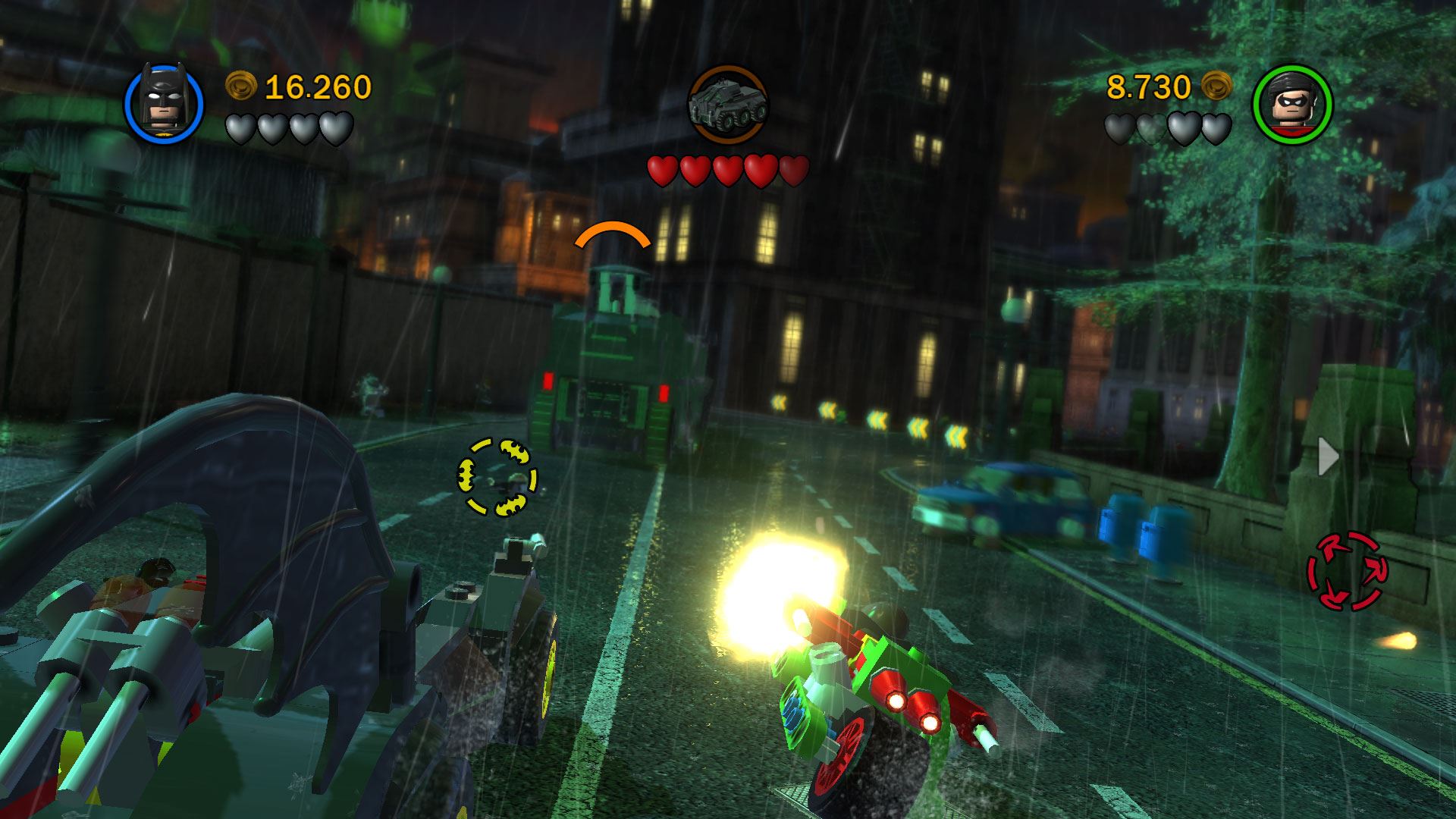Click the orange arc target marker
Screen dimensions: 1456x819
pos(613,235)
